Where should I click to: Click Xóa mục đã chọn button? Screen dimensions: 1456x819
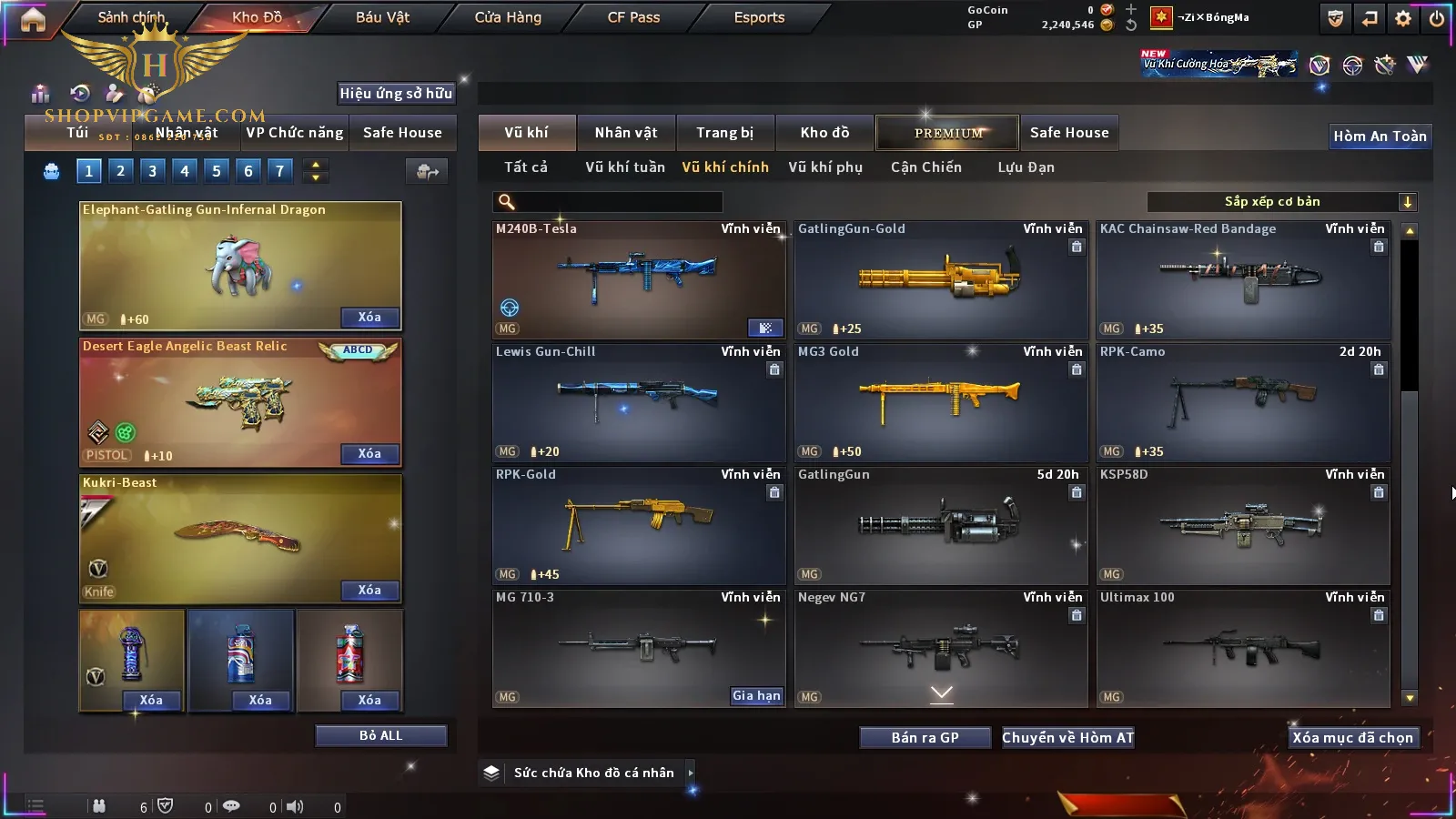point(1352,738)
